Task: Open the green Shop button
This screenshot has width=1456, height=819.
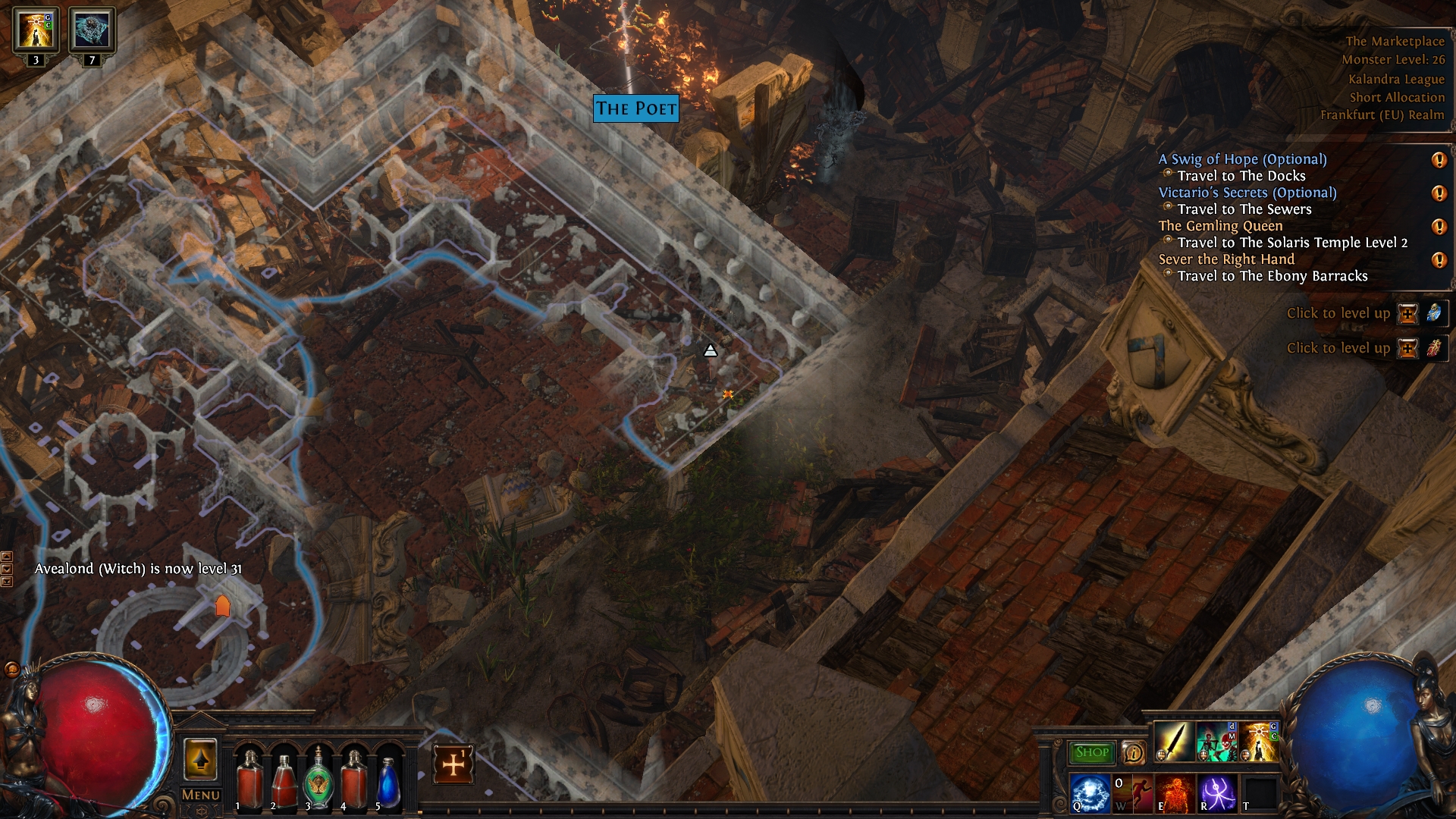Action: pyautogui.click(x=1091, y=752)
